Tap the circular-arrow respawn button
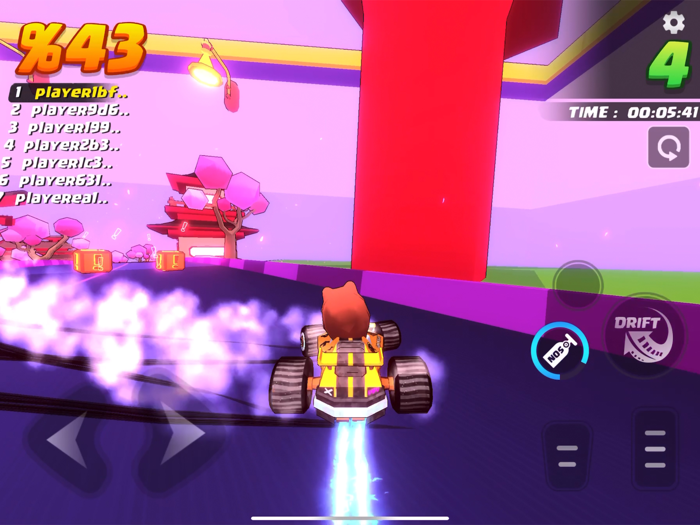This screenshot has height=525, width=700. (667, 149)
